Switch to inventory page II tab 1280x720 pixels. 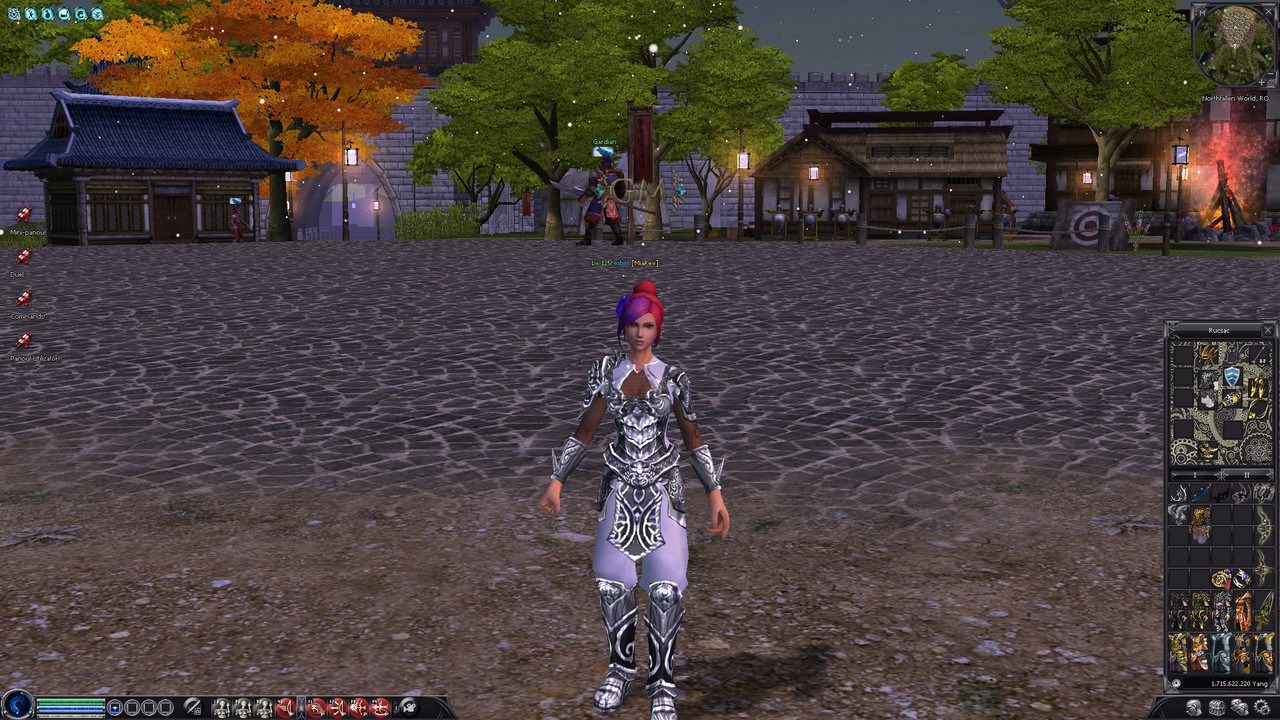(x=1245, y=474)
